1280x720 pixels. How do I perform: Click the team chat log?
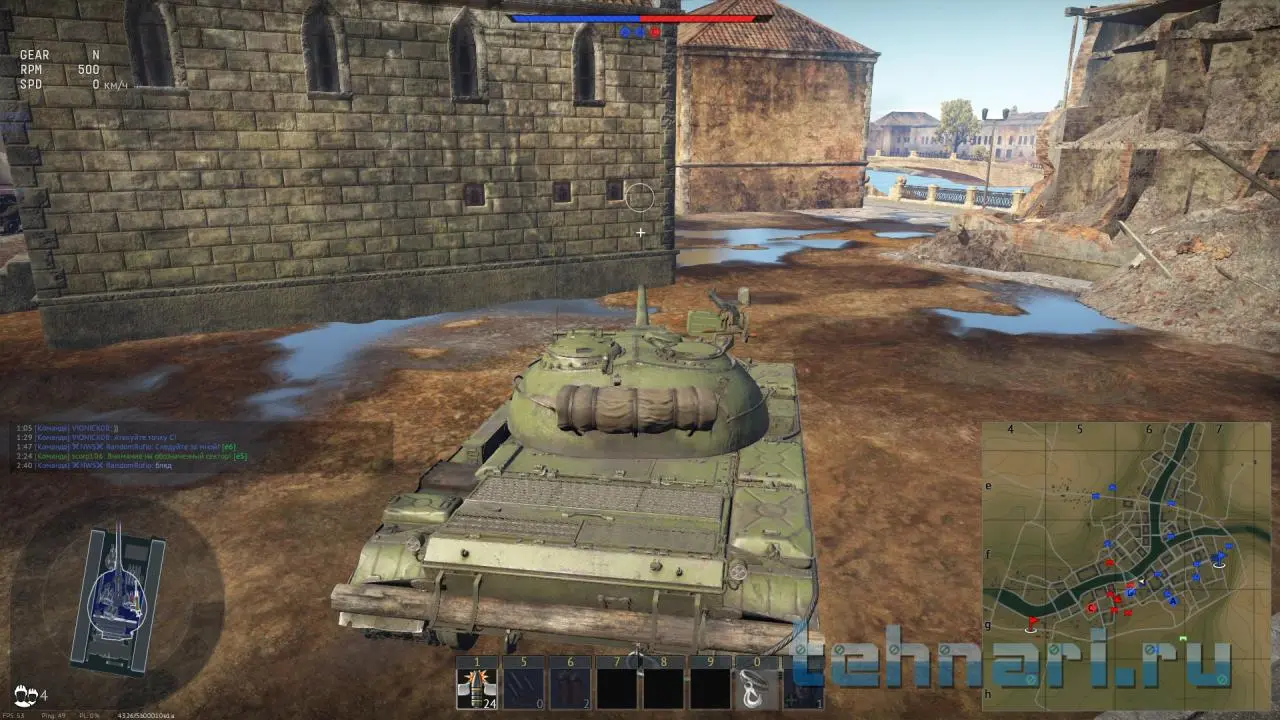[130, 446]
